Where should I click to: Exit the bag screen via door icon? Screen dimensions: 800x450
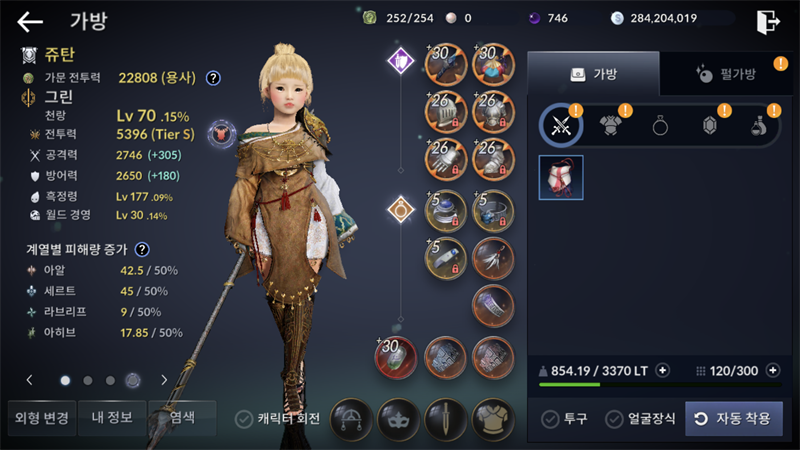click(767, 21)
